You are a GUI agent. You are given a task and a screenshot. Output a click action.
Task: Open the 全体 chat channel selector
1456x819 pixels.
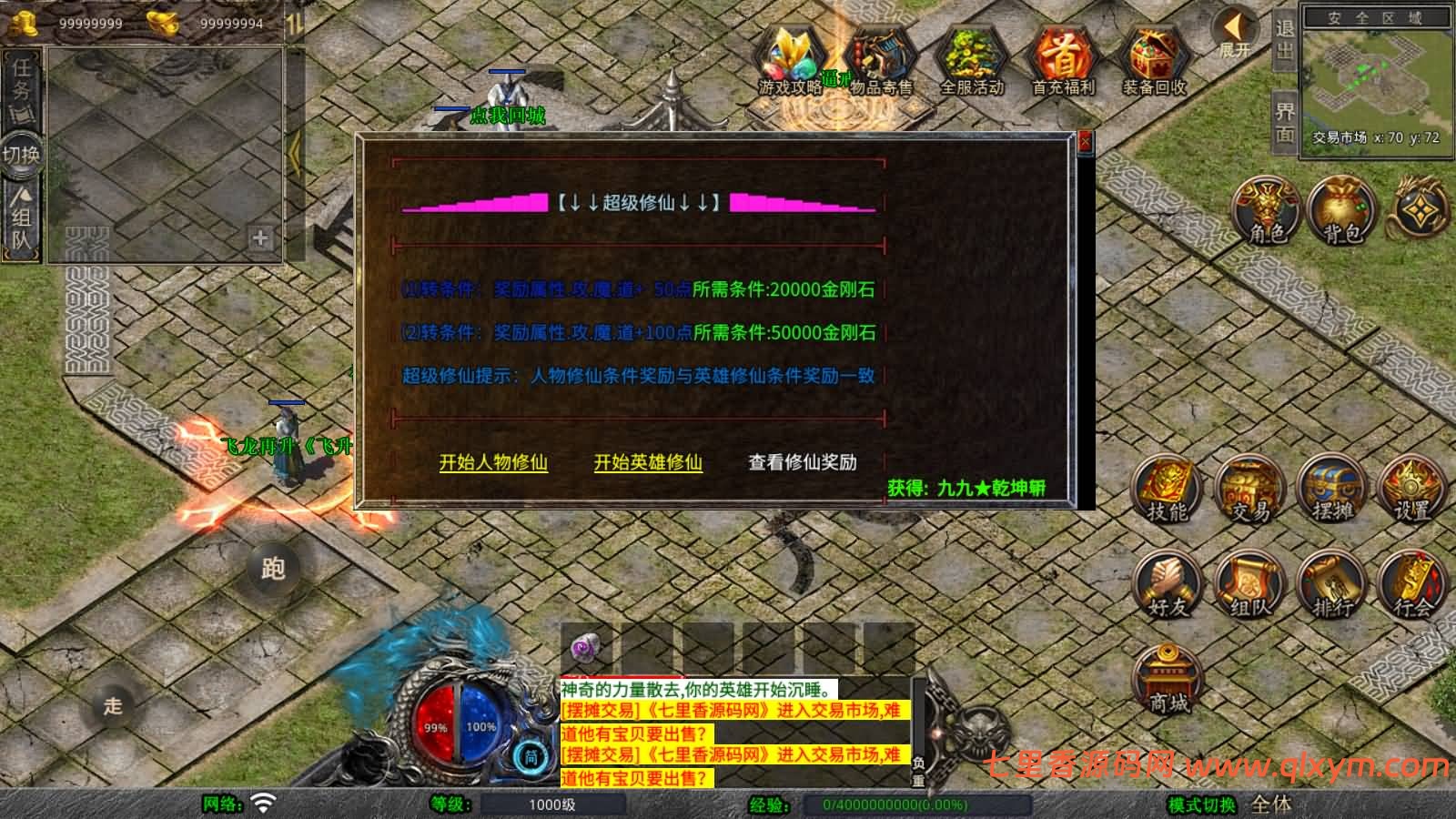tap(1273, 805)
